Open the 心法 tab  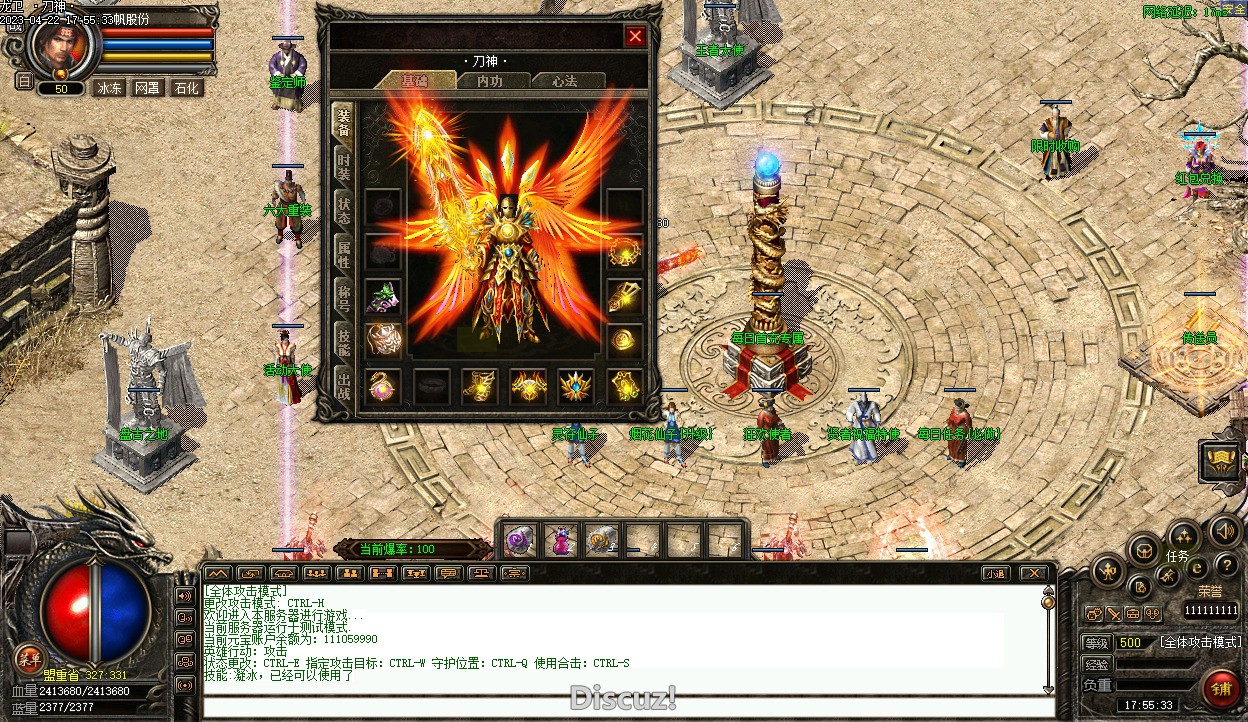564,81
